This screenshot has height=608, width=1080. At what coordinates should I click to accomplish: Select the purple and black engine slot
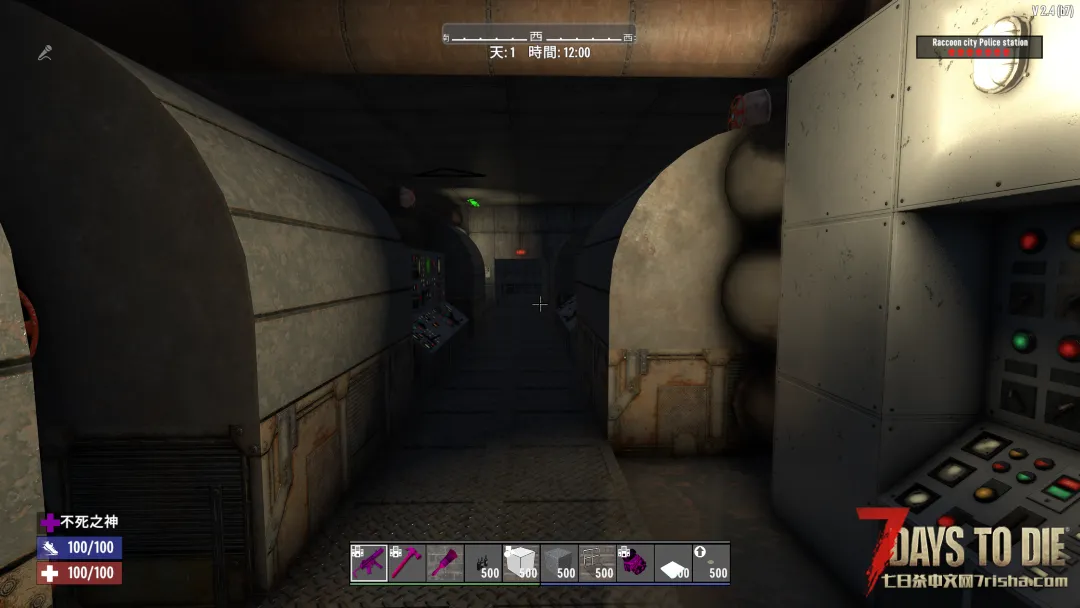coord(635,563)
